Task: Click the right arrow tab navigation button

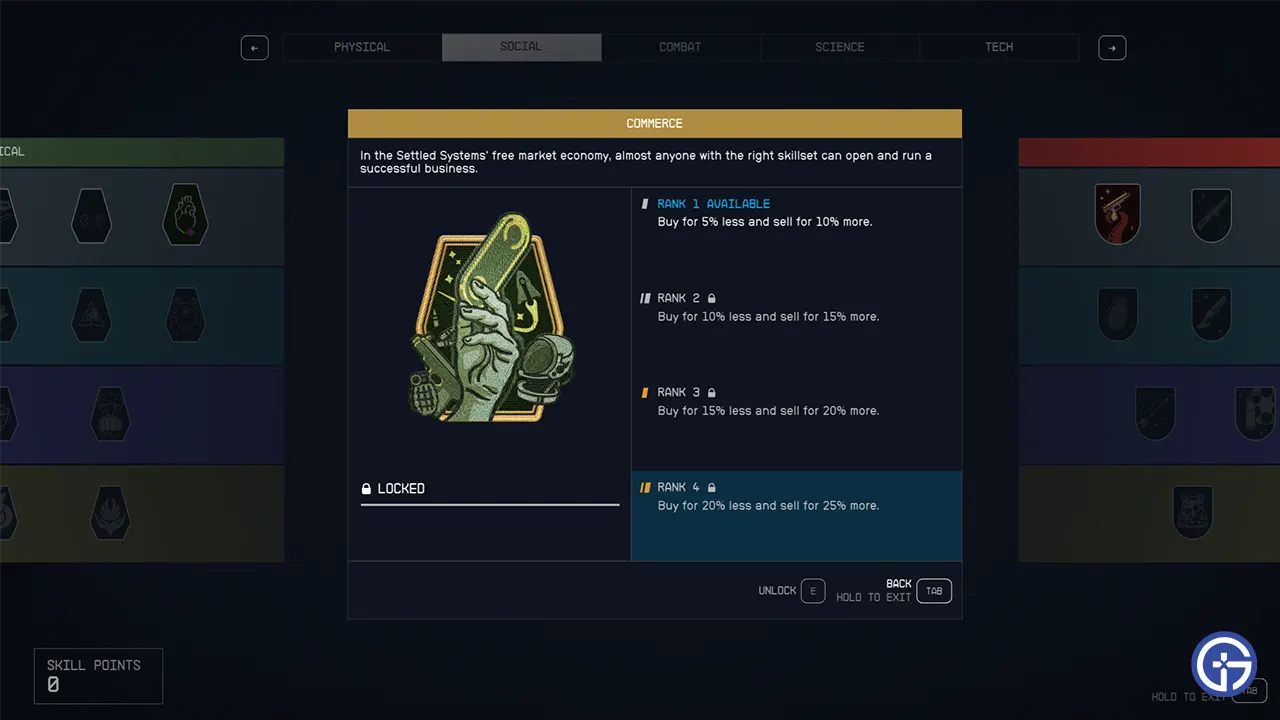Action: point(1112,47)
